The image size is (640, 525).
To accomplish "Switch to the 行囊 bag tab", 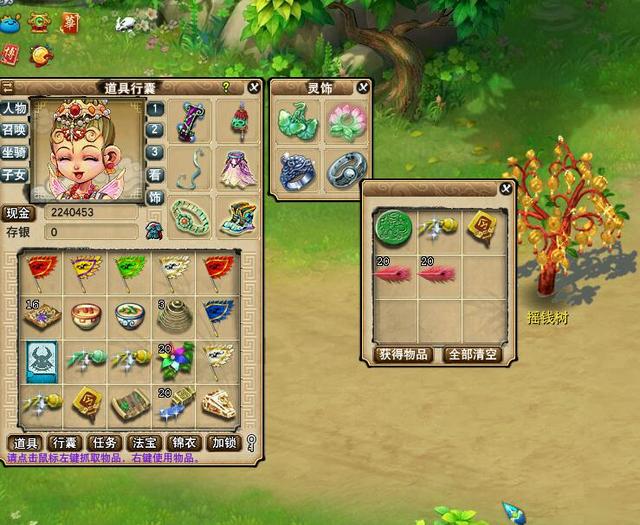I will 64,442.
